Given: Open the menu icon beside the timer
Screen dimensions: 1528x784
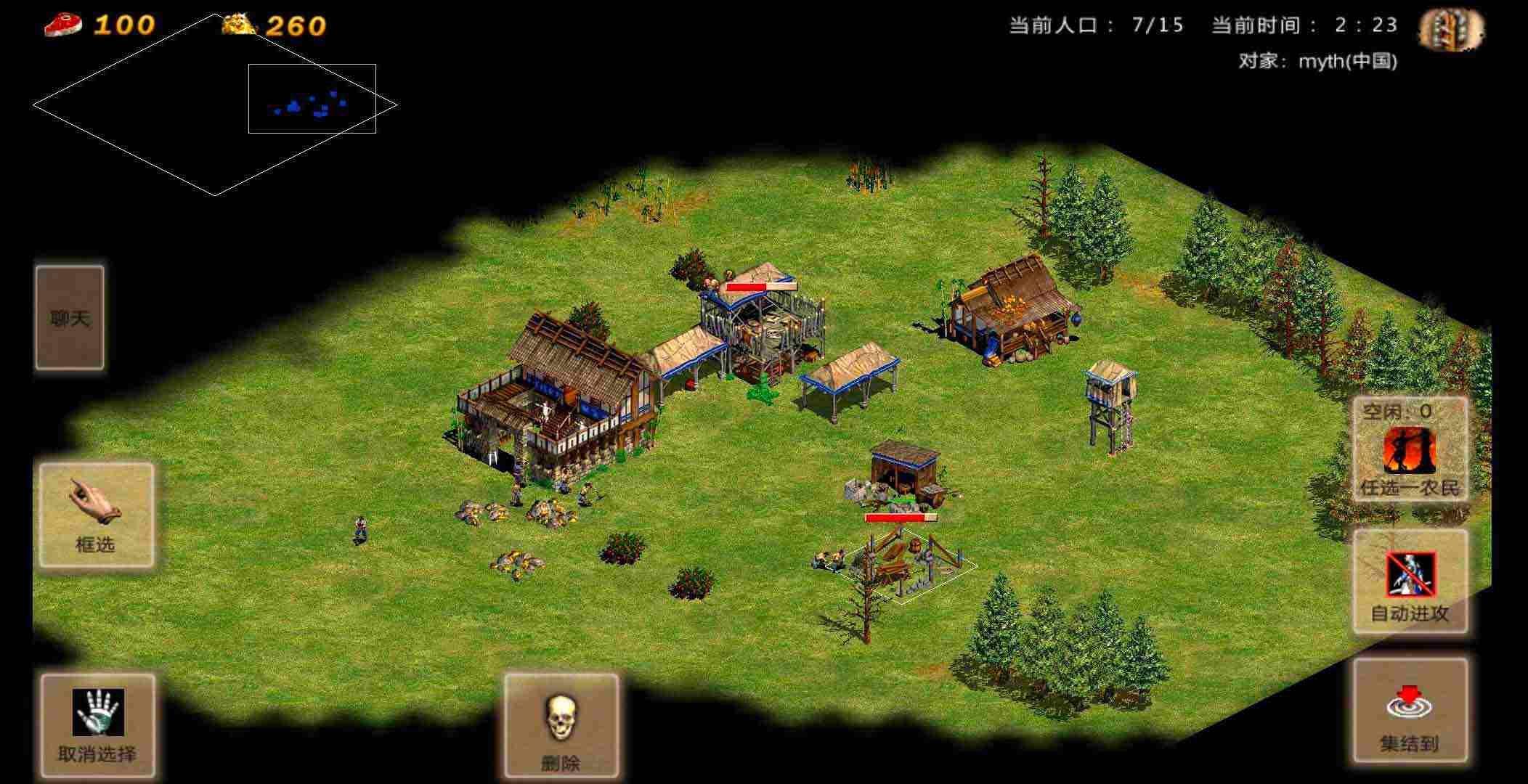Looking at the screenshot, I should [x=1451, y=30].
